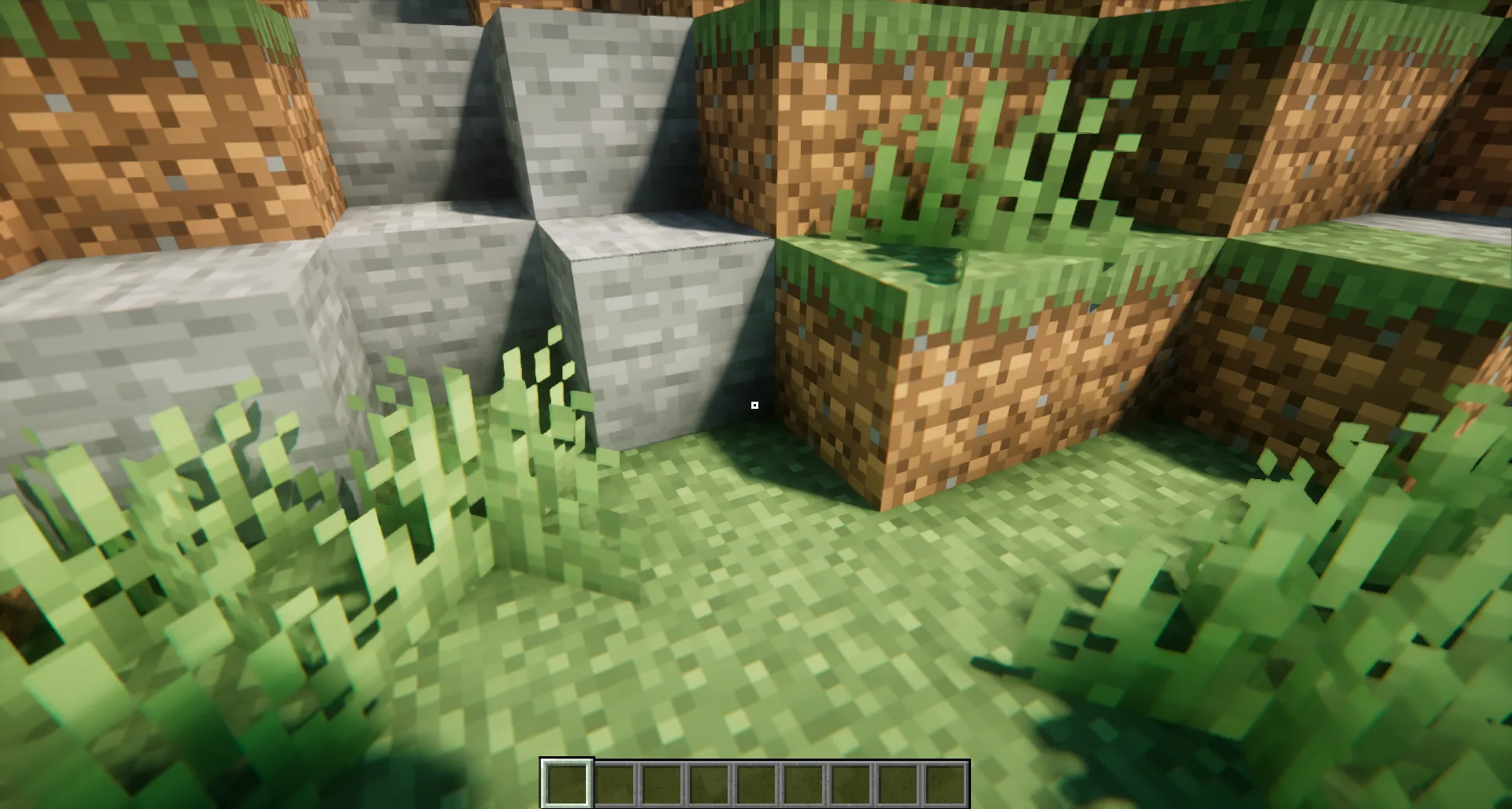Select the highlighted hotbar slot
The image size is (1512, 809).
(x=566, y=784)
